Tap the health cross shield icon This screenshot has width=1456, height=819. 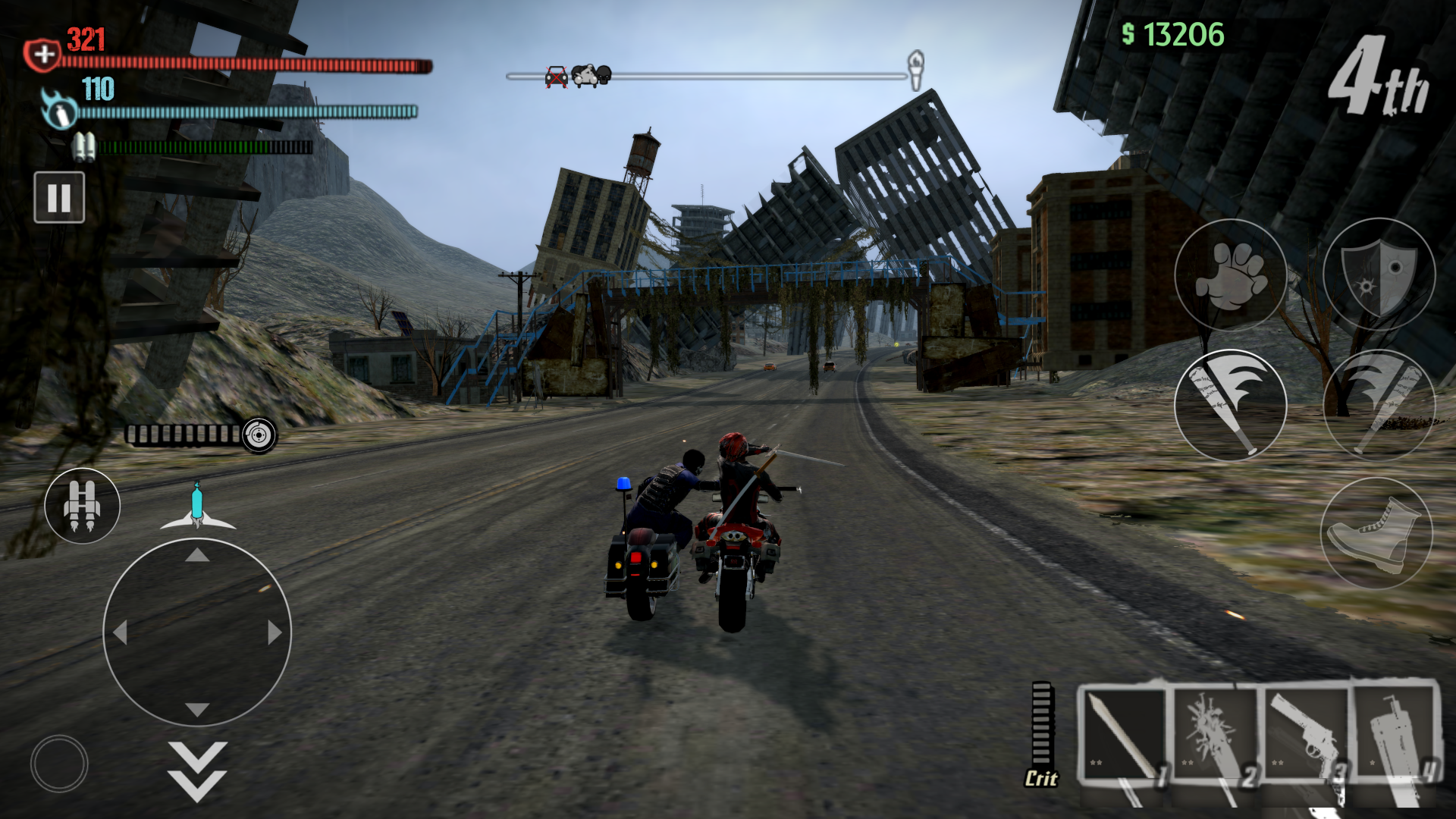43,53
